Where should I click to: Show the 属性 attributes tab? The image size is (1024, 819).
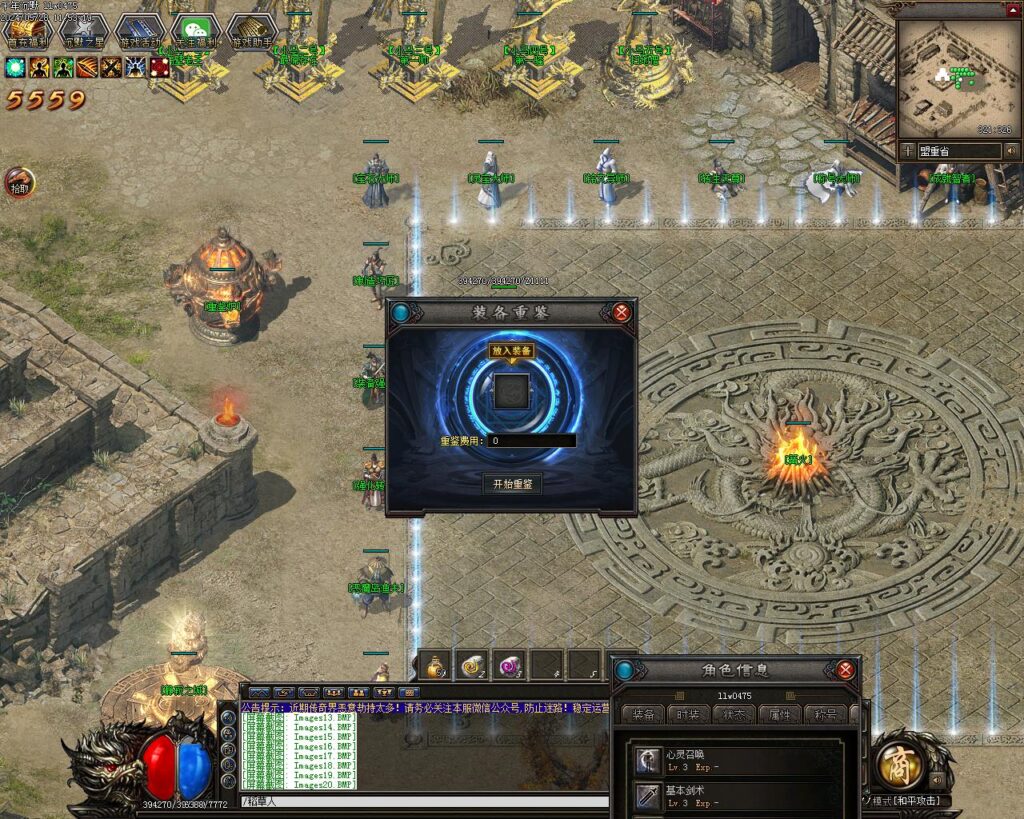pos(779,715)
